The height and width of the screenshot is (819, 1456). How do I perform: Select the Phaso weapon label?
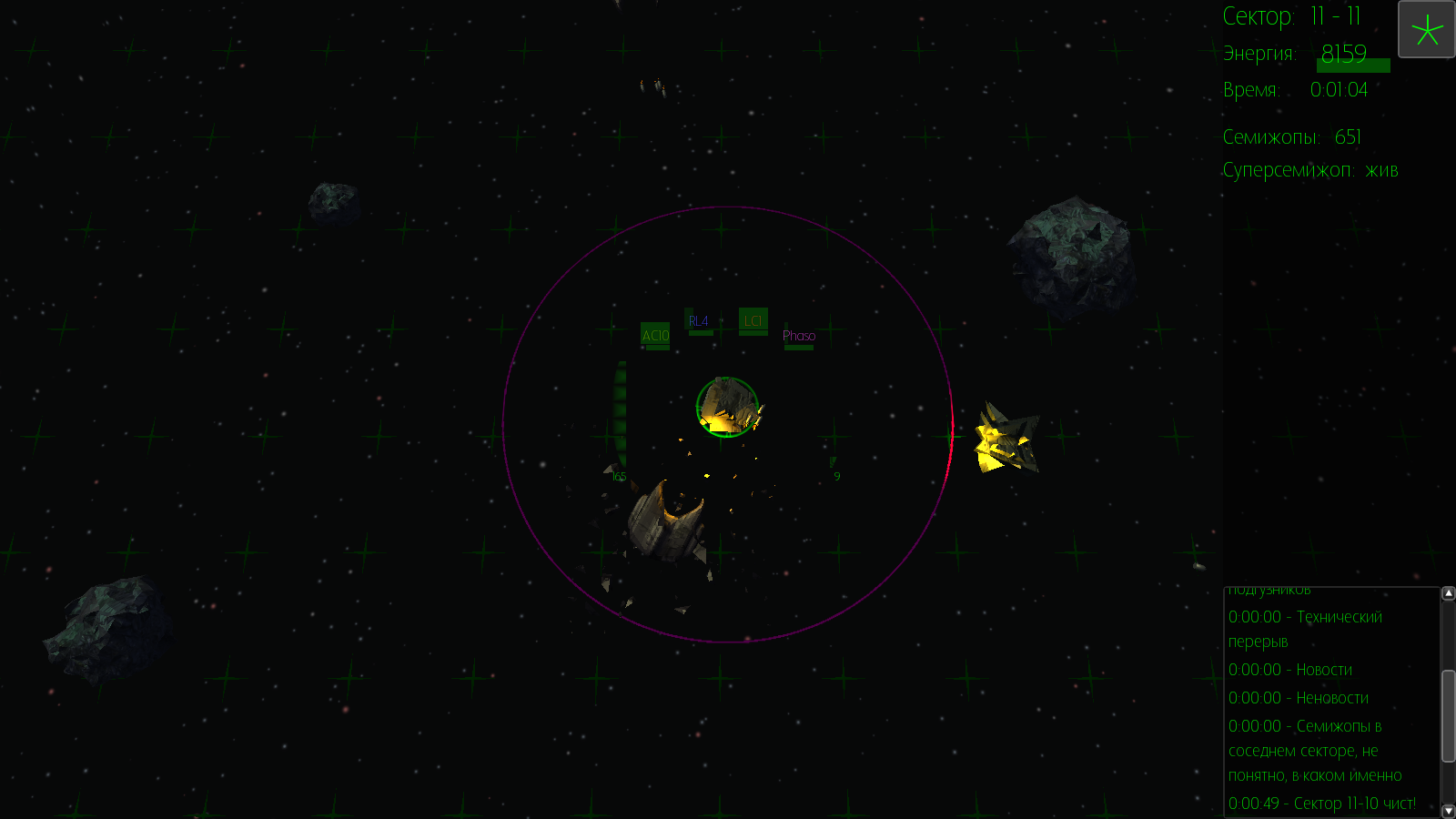[x=799, y=336]
